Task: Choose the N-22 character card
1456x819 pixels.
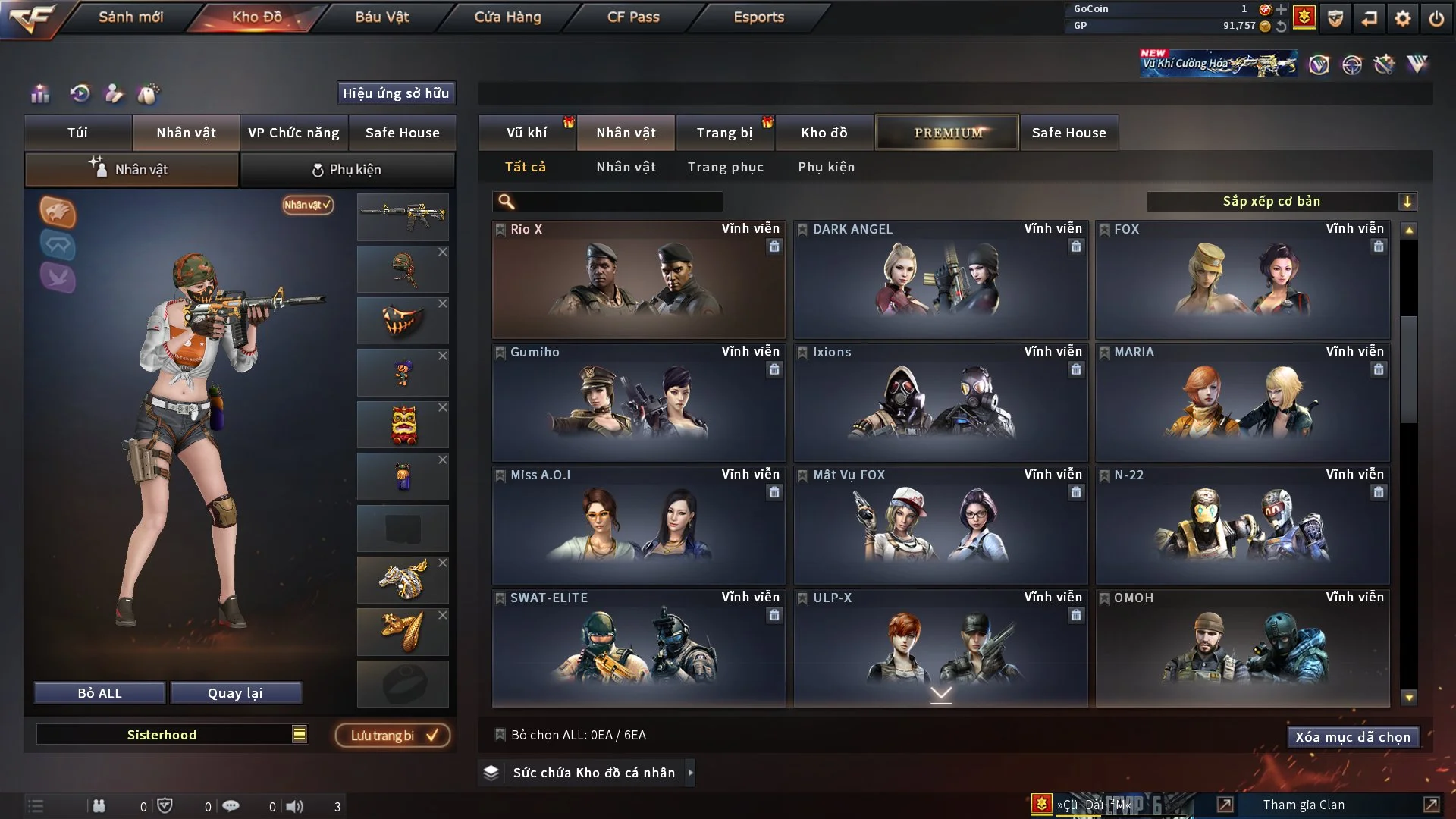Action: pyautogui.click(x=1242, y=526)
